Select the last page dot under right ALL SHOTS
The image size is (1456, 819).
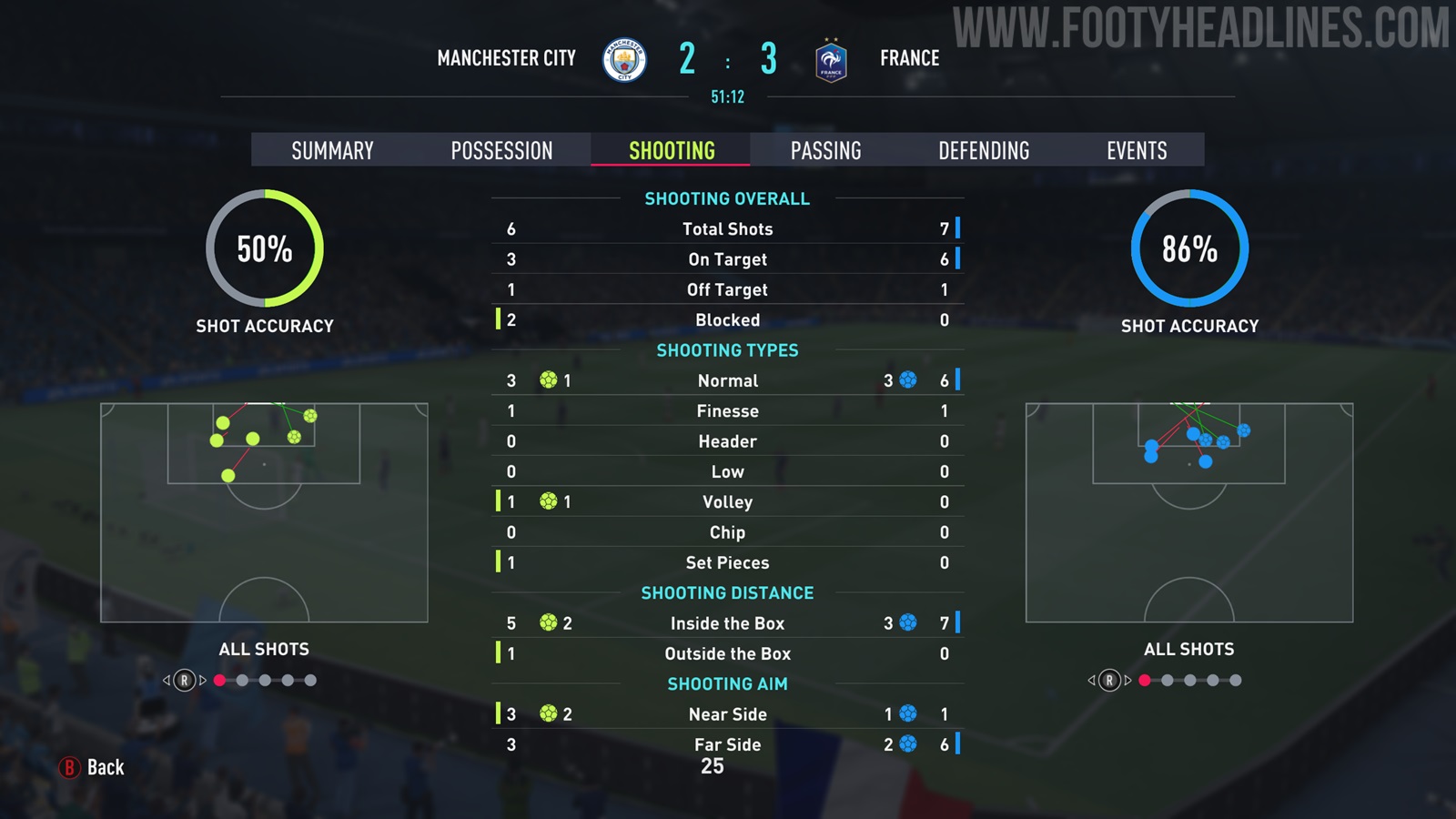click(1236, 679)
